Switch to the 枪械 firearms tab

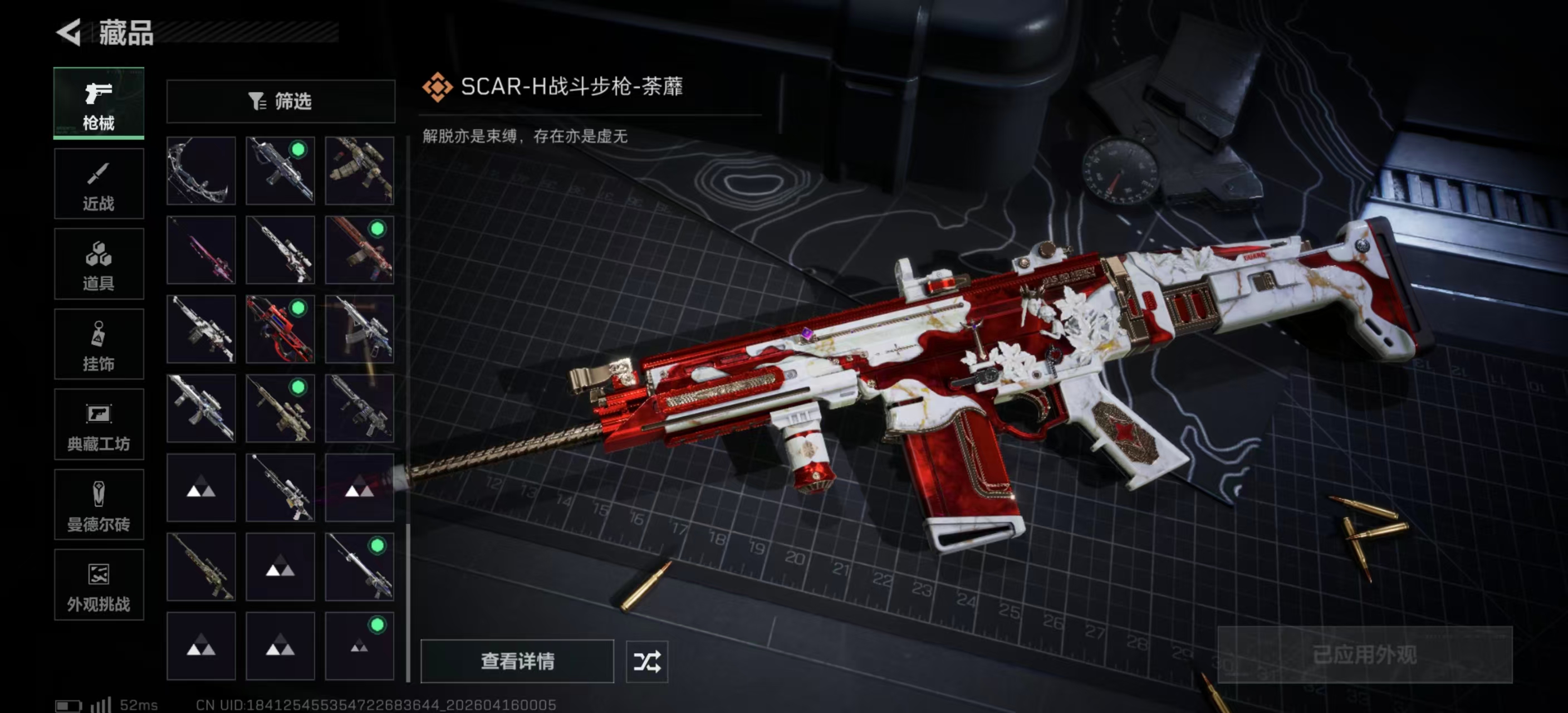click(x=99, y=104)
